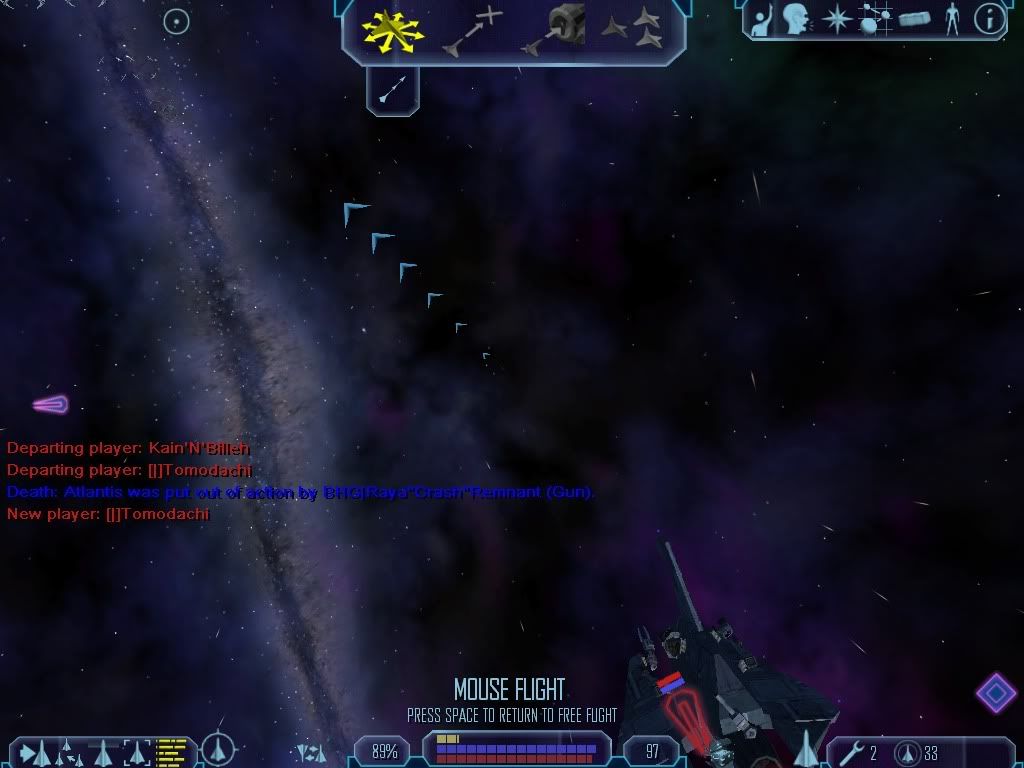The height and width of the screenshot is (768, 1024).
Task: Click the circular ship status icon
Action: 218,749
